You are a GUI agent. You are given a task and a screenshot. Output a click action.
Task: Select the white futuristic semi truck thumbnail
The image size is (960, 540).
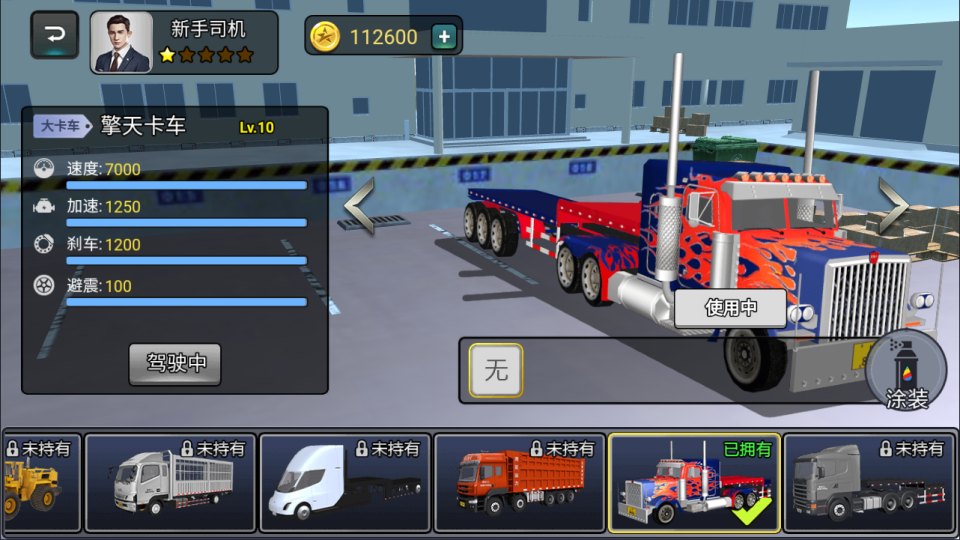(344, 483)
